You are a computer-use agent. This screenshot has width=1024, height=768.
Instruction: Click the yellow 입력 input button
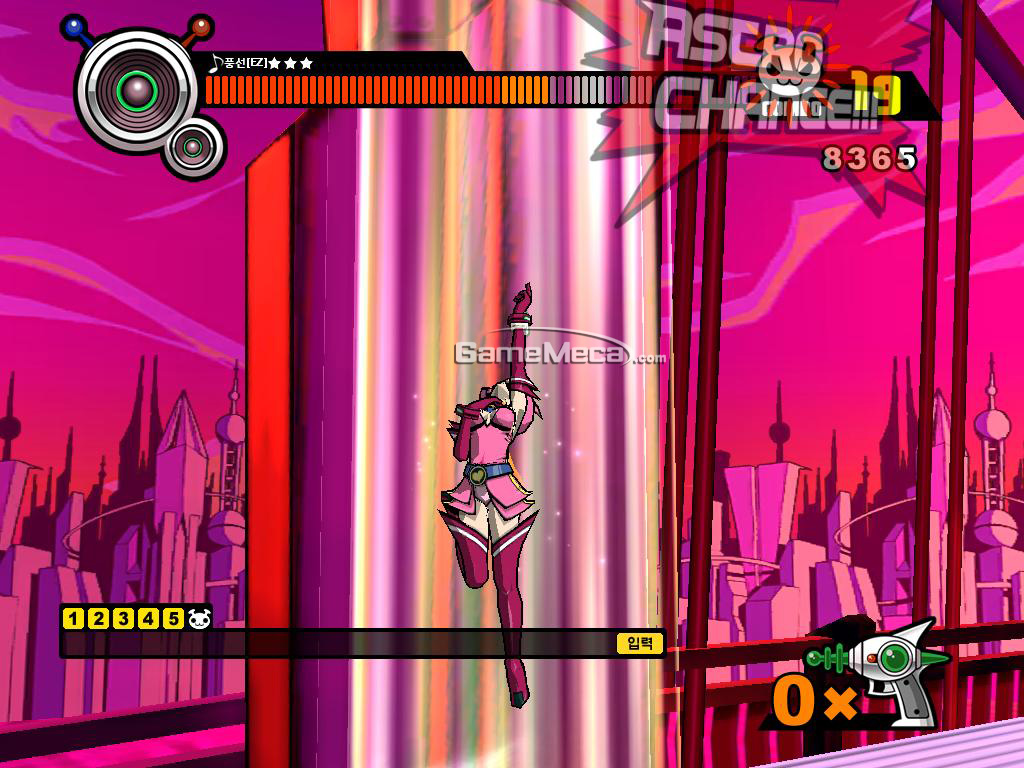(x=640, y=644)
